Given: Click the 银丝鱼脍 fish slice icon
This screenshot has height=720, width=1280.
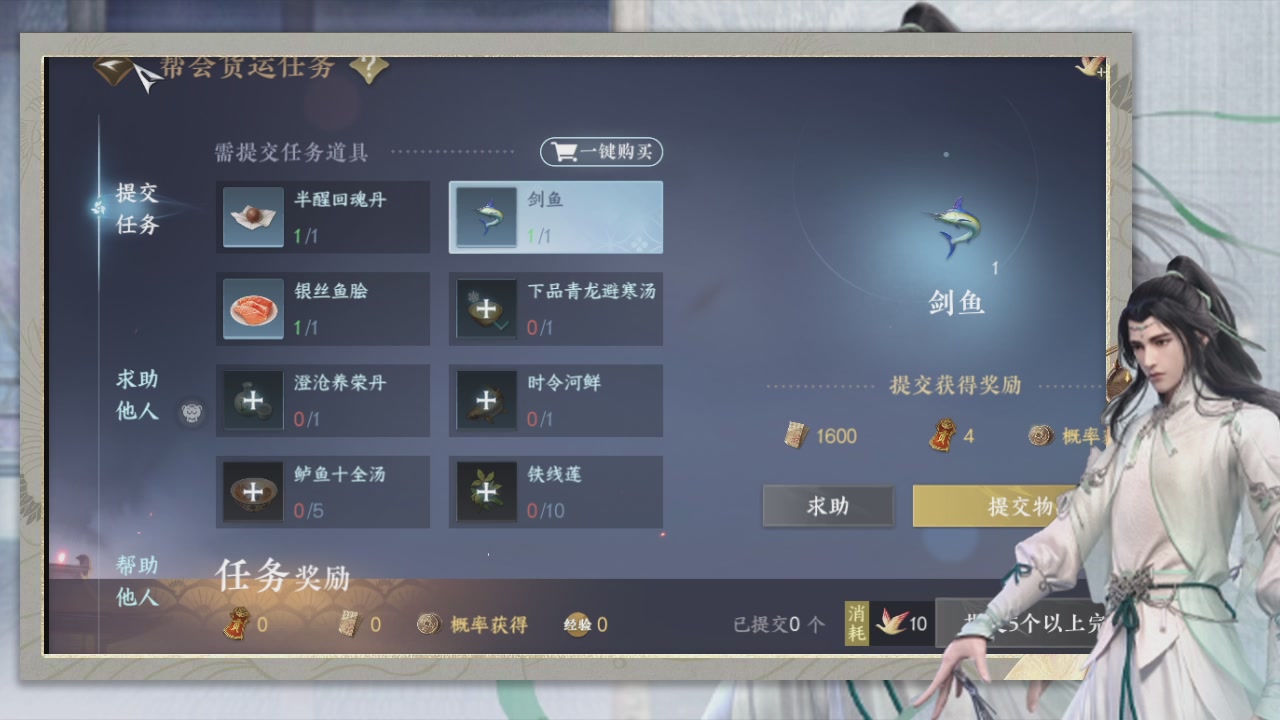Looking at the screenshot, I should pyautogui.click(x=253, y=308).
